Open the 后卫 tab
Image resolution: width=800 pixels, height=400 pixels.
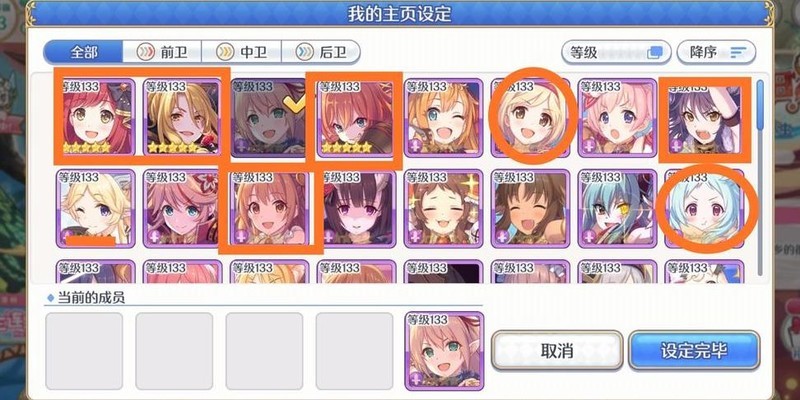point(321,52)
